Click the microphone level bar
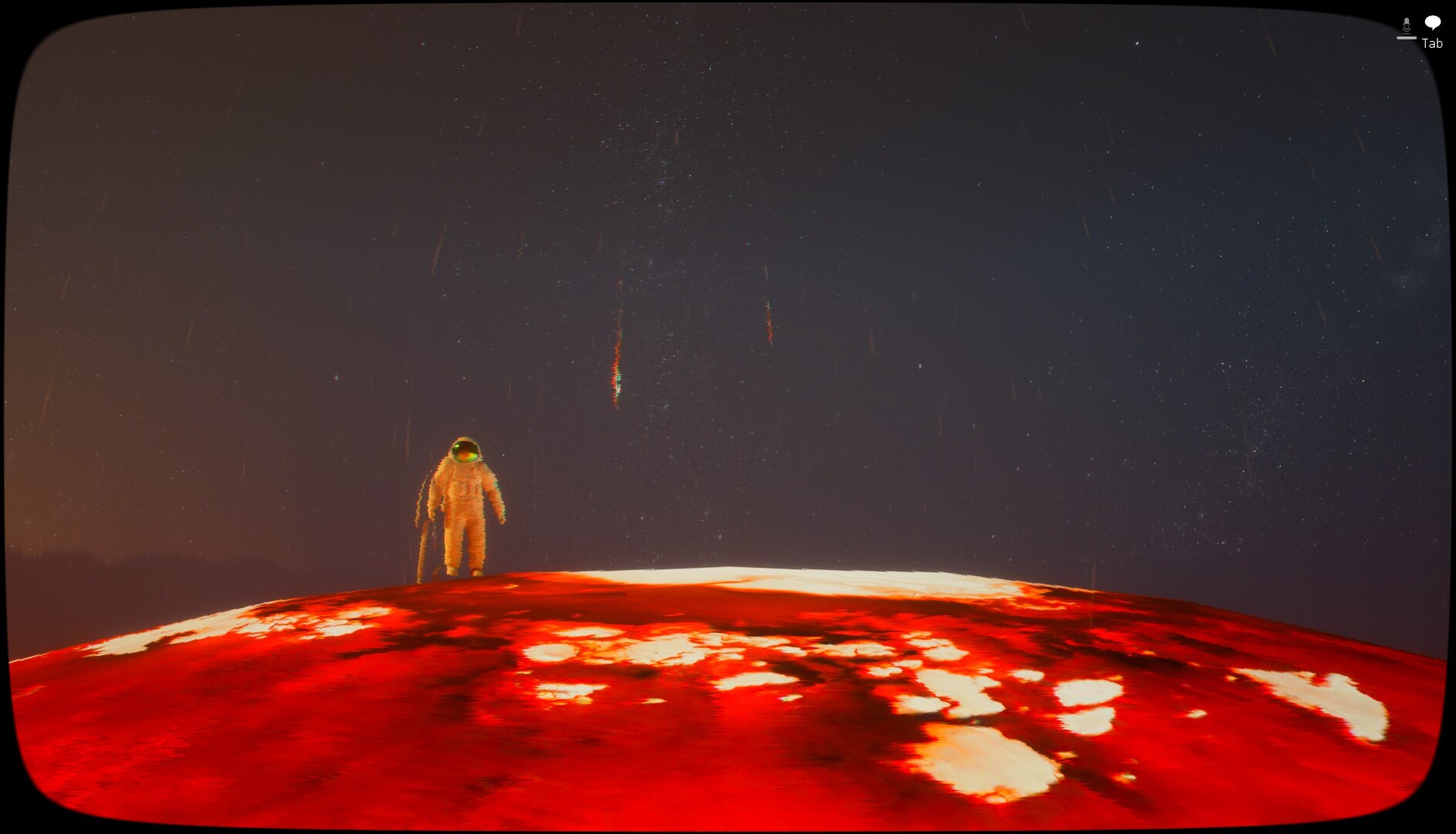This screenshot has height=834, width=1456. coord(1407,38)
